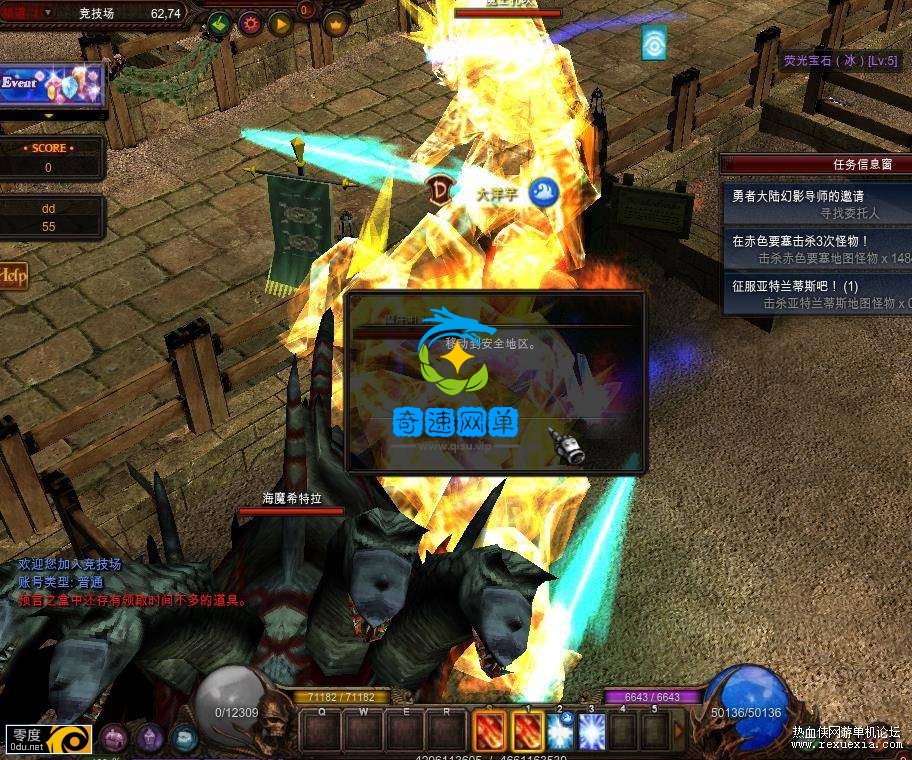
Task: Activate the red slash skill in slot 1
Action: tap(528, 732)
